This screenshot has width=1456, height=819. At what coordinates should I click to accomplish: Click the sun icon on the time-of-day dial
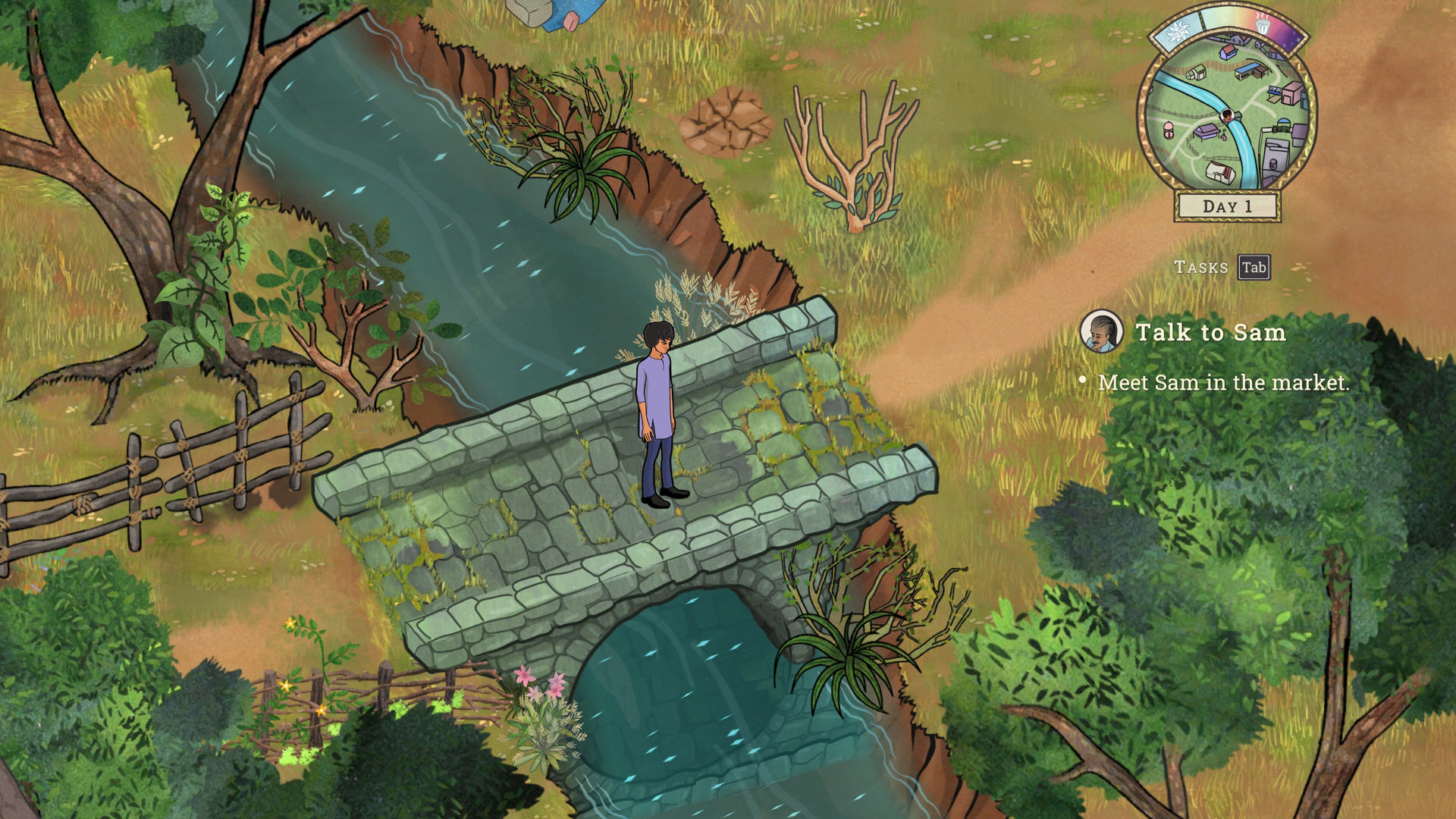[1178, 32]
